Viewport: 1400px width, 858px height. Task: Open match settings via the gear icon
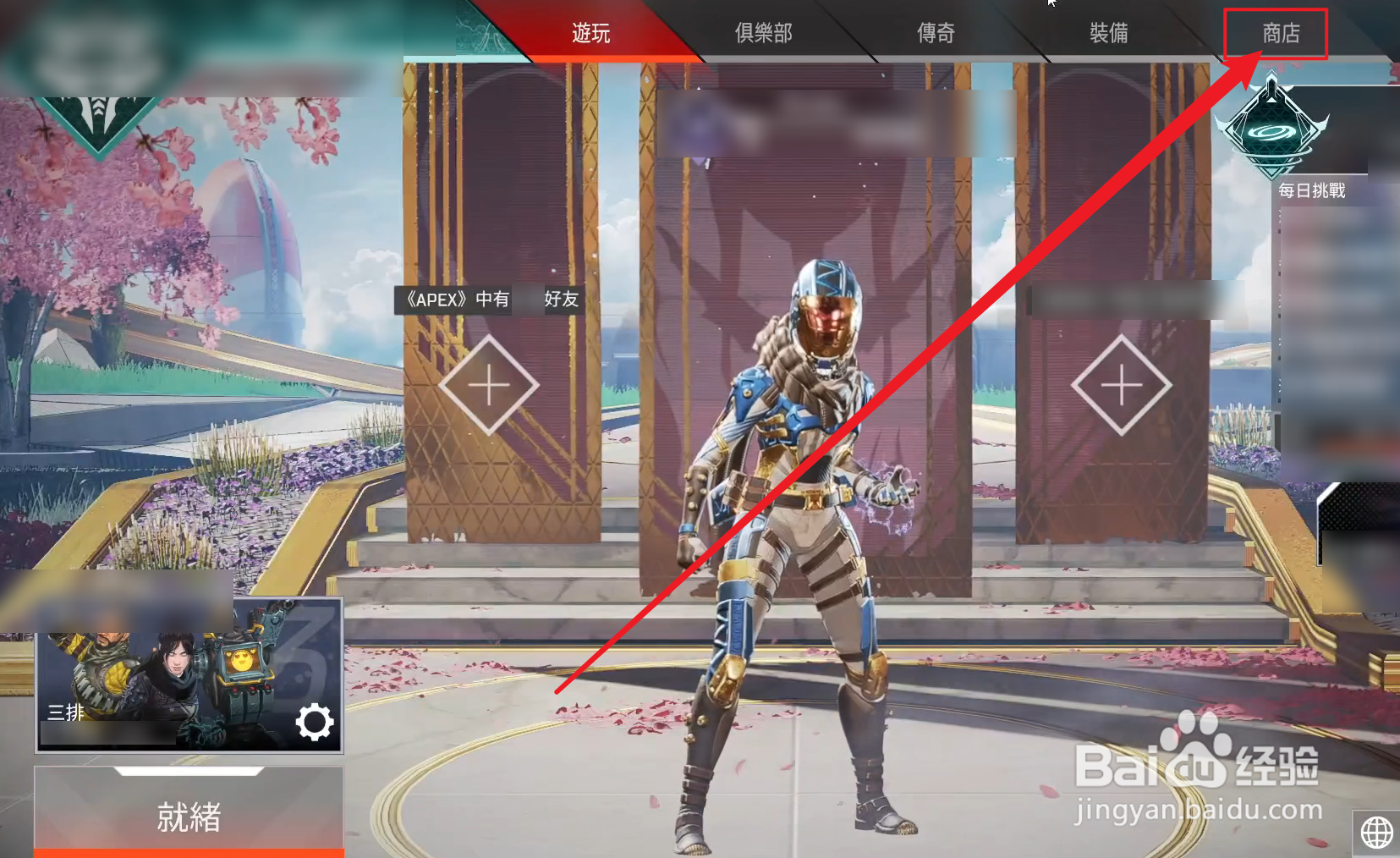coord(315,722)
